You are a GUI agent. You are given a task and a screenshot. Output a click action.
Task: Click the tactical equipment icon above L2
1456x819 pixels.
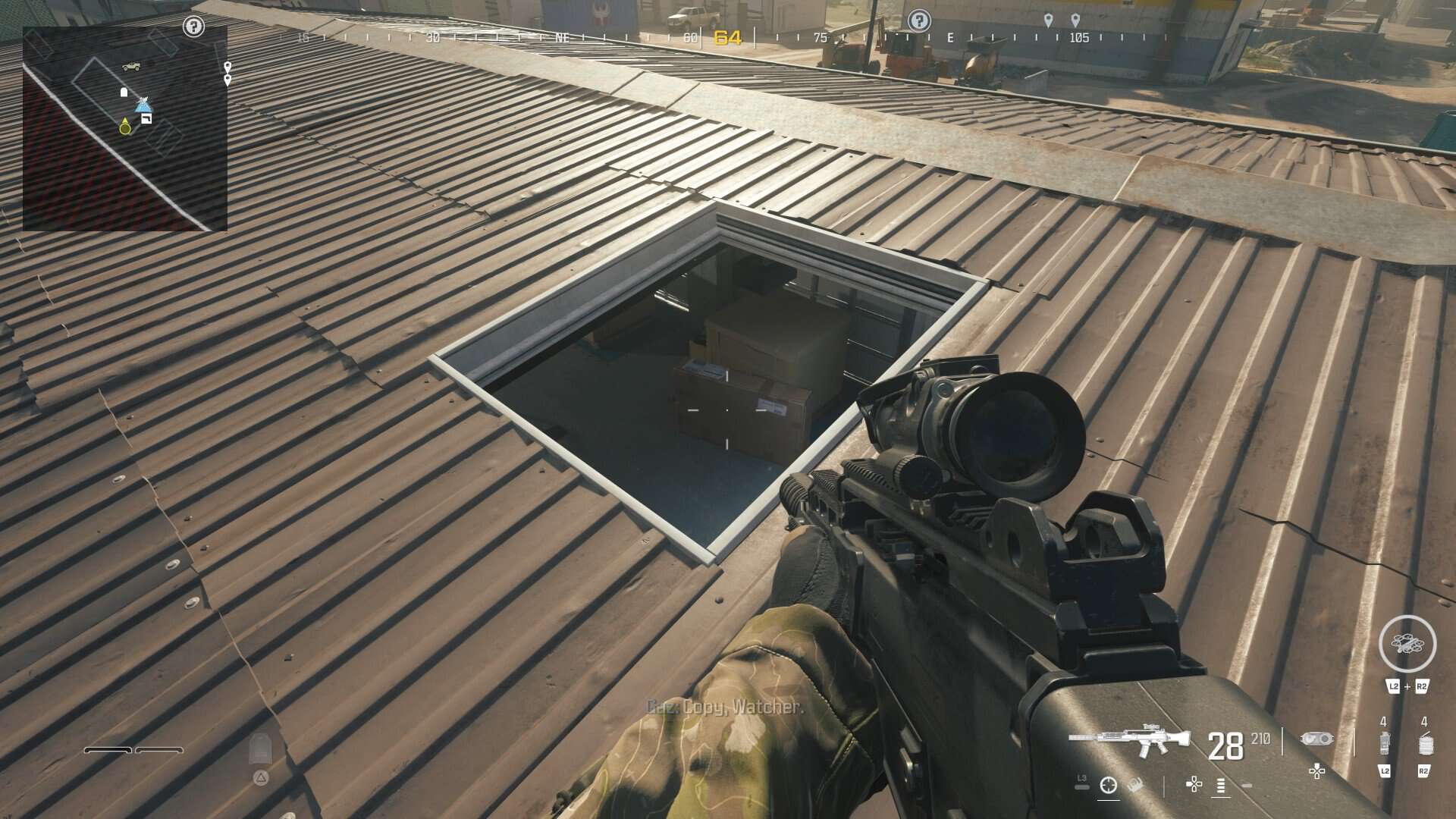tap(1384, 742)
